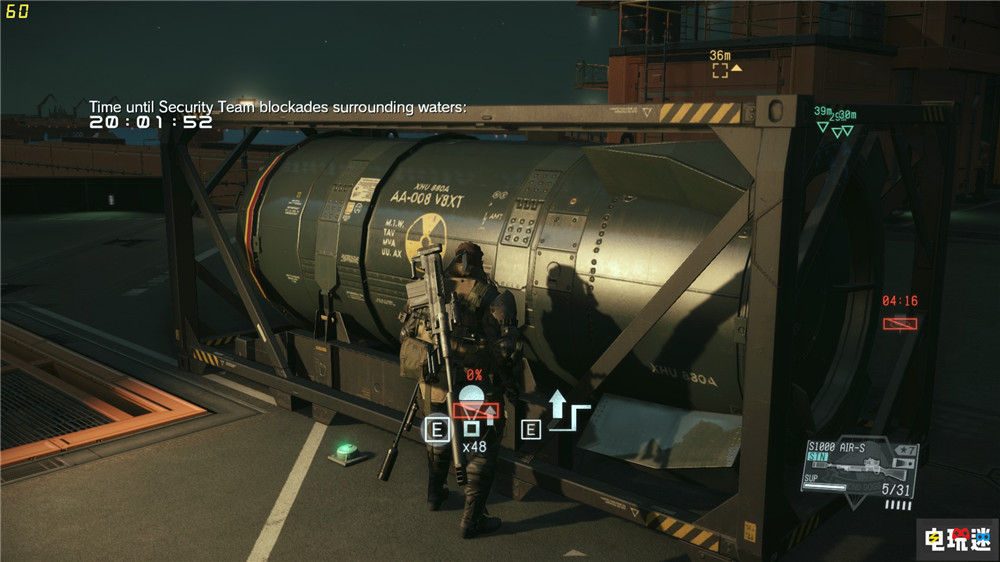Open the S1000 AIR-S weapon panel
This screenshot has height=562, width=1000.
point(859,467)
